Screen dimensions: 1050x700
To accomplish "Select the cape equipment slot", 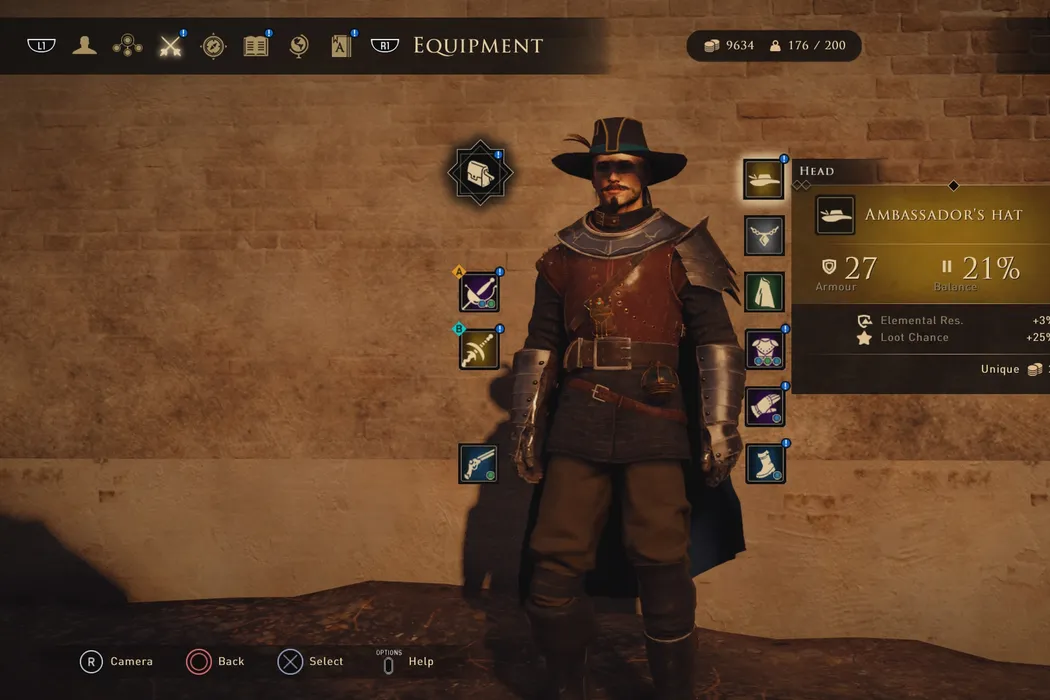I will 764,292.
